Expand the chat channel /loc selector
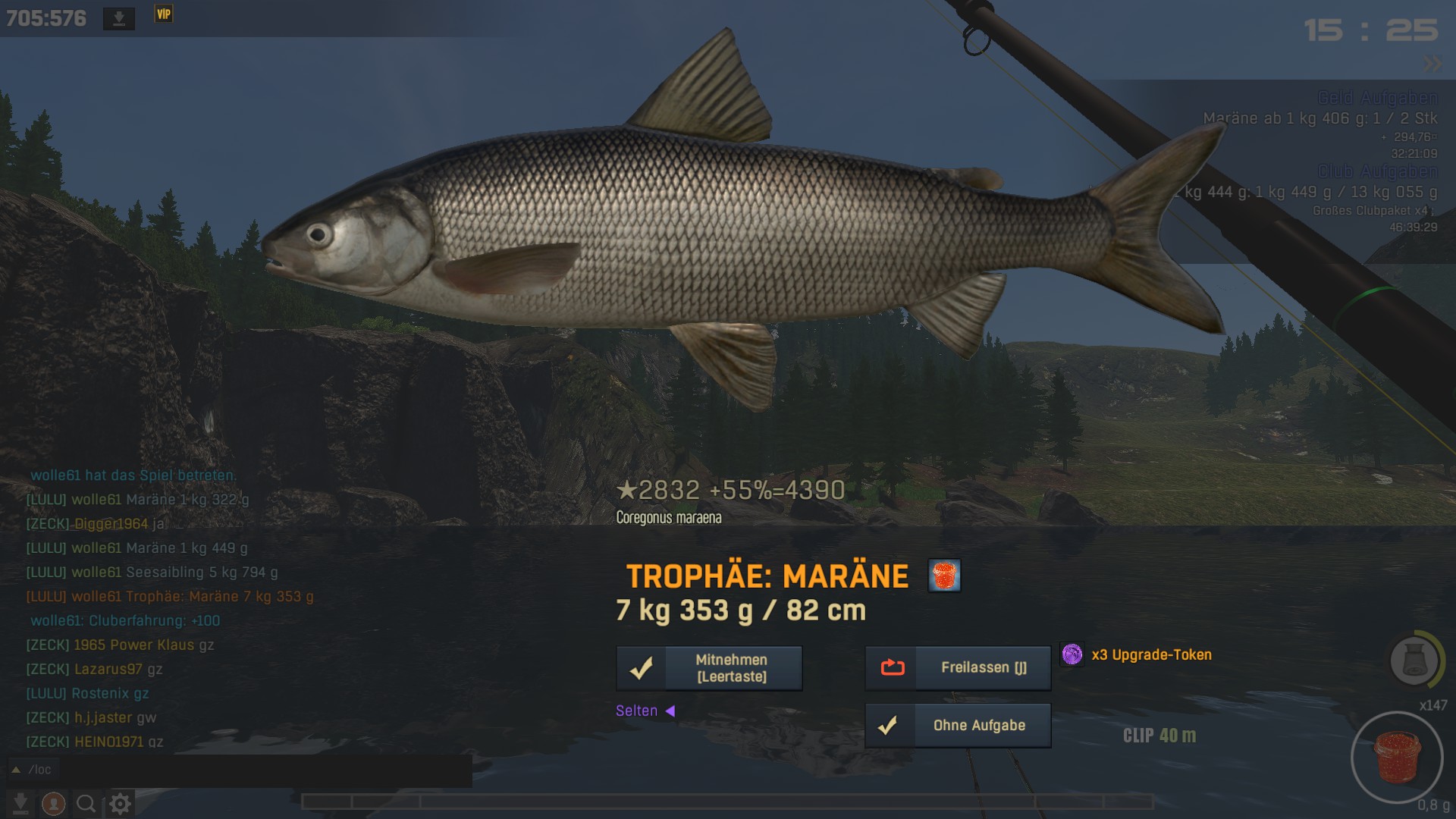 16,770
